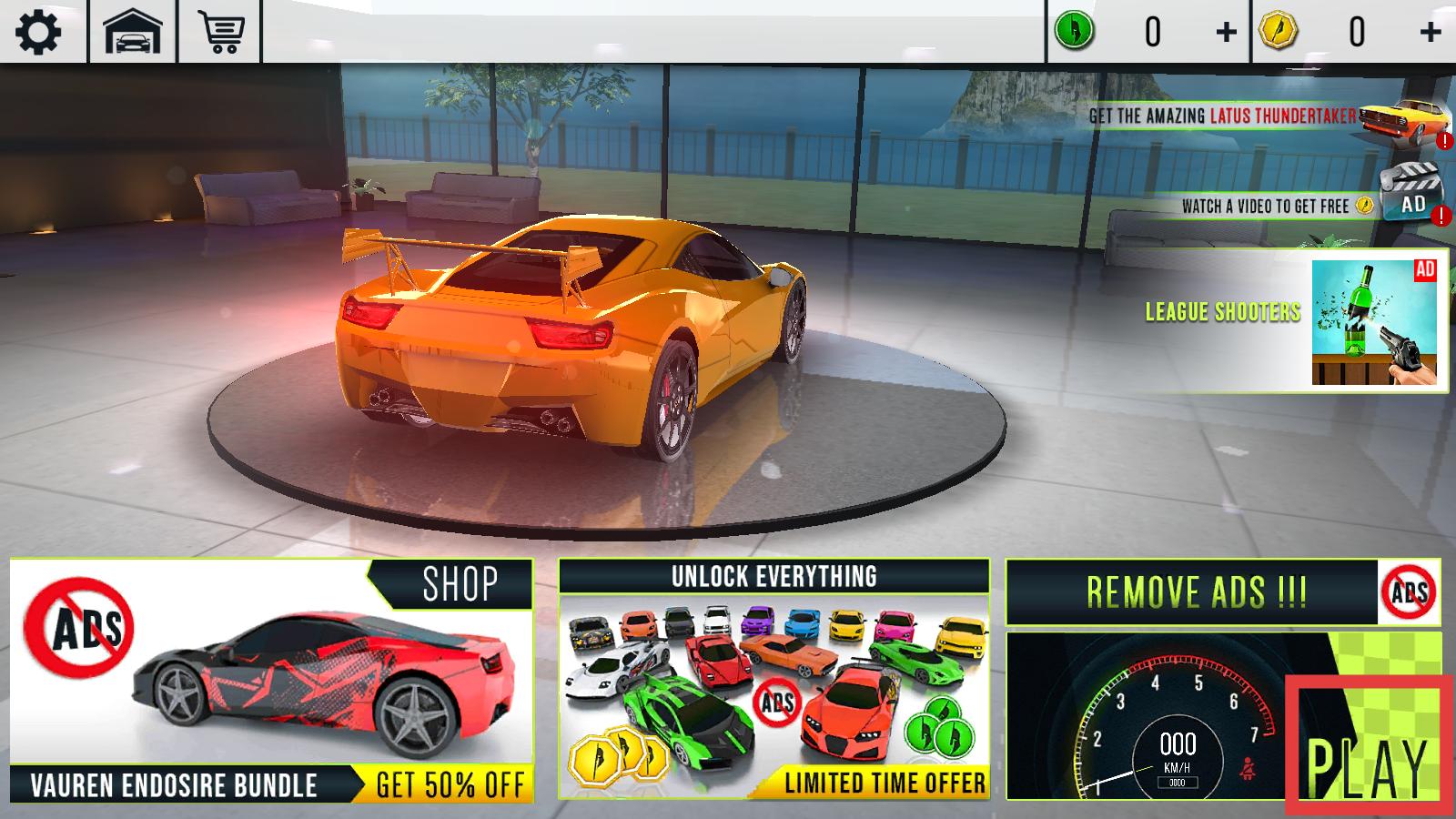Open the settings gear menu
The height and width of the screenshot is (819, 1456).
(38, 33)
